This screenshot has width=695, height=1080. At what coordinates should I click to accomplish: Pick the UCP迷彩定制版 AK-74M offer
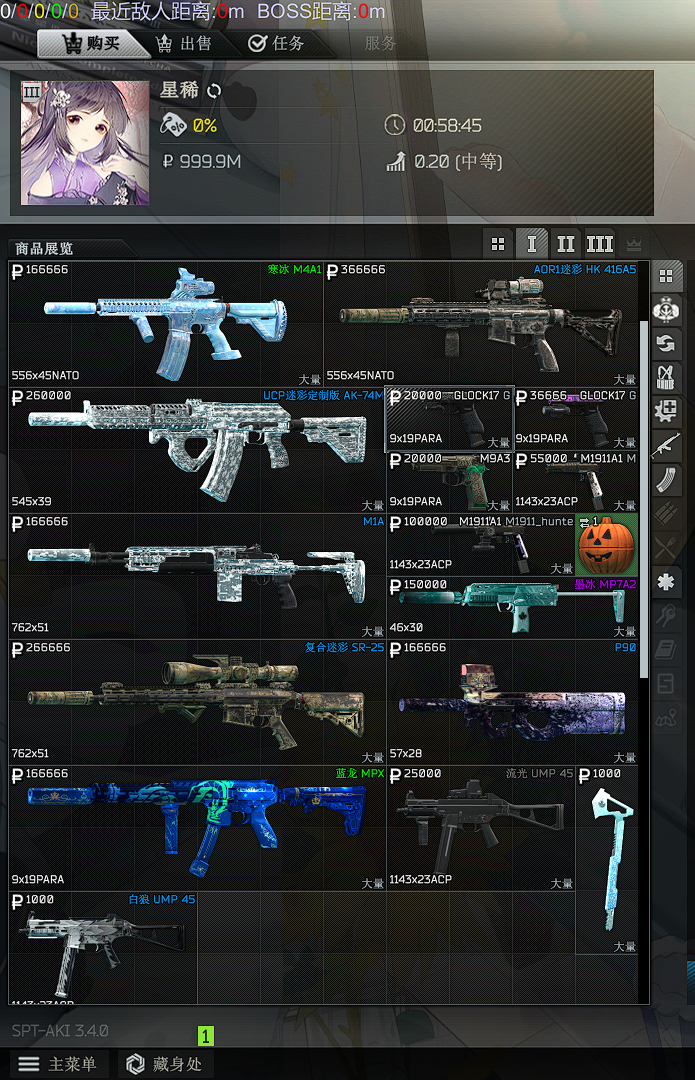pos(196,449)
